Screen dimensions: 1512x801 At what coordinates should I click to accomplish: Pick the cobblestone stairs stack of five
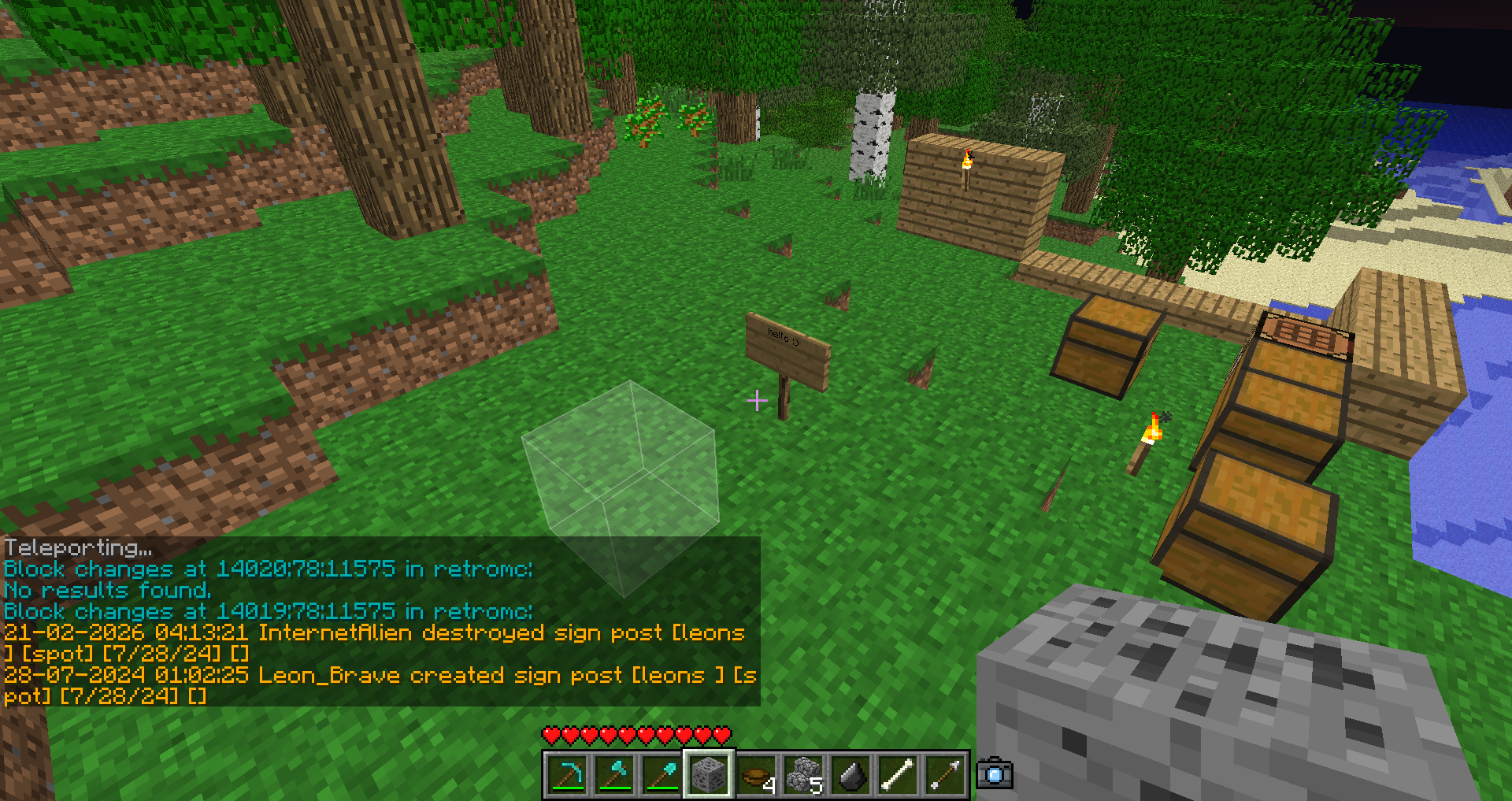click(x=803, y=775)
